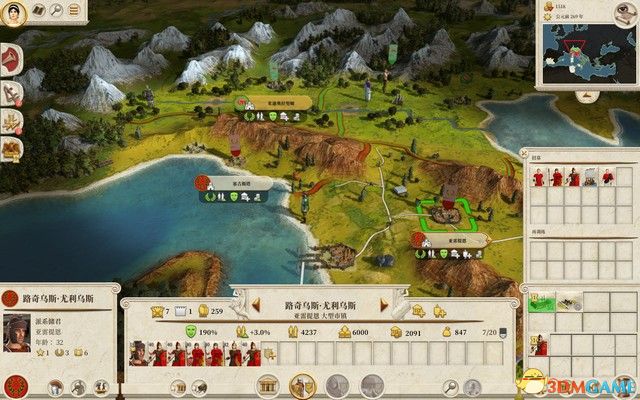Click the coastal settlement name banner
Image resolution: width=640 pixels, height=400 pixels.
232,181
